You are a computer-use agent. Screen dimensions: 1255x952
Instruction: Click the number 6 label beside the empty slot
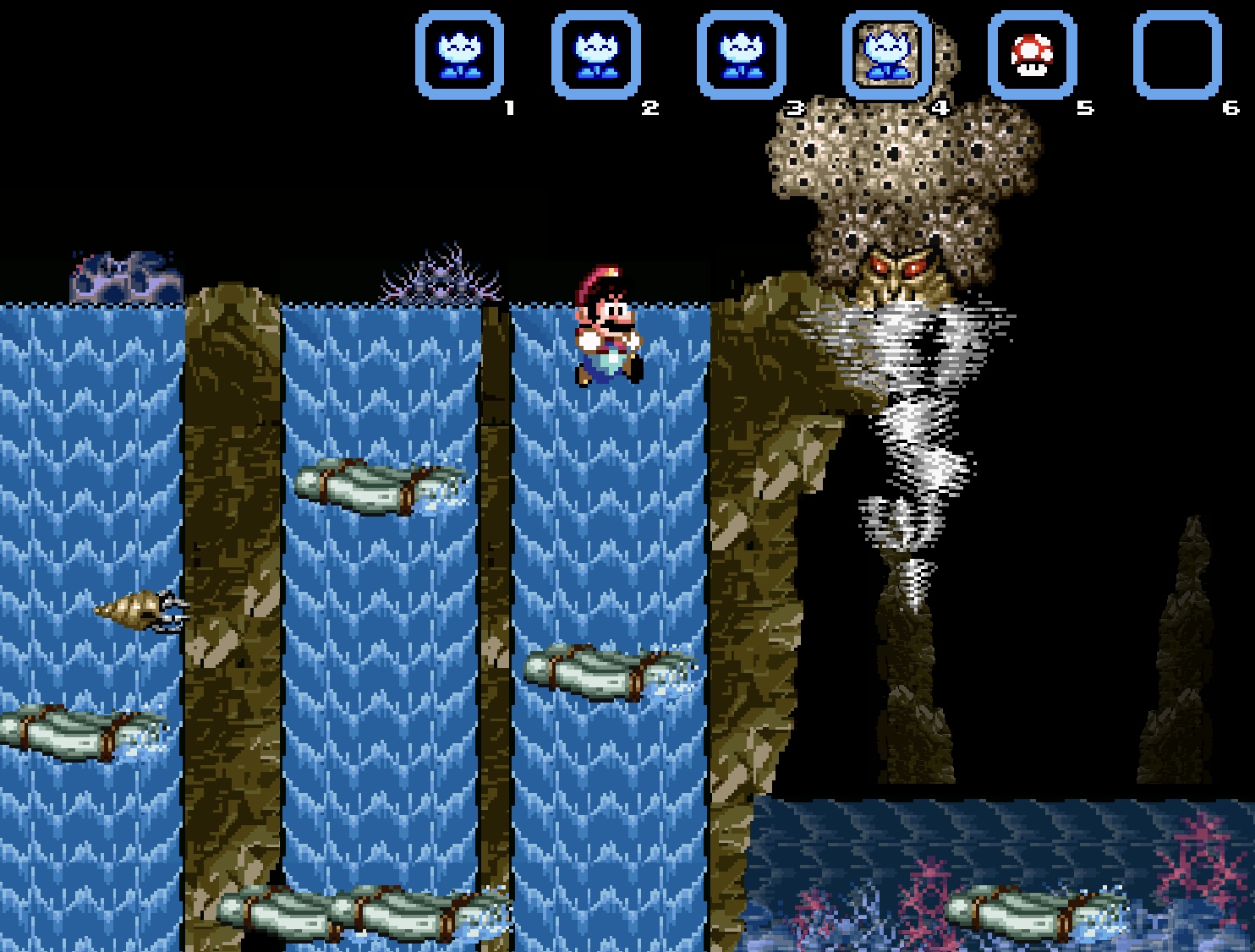1229,107
